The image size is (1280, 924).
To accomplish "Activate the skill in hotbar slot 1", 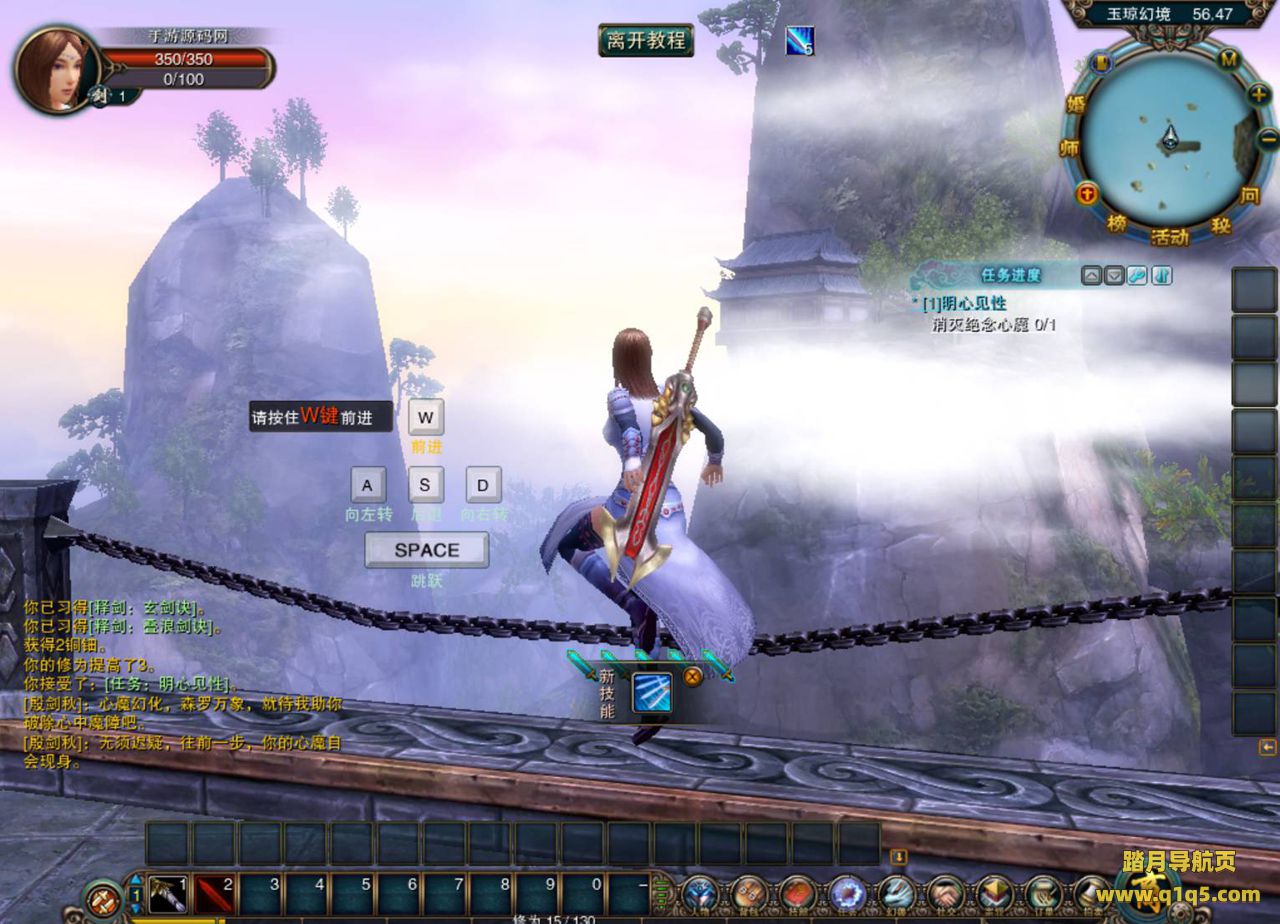I will coord(168,893).
